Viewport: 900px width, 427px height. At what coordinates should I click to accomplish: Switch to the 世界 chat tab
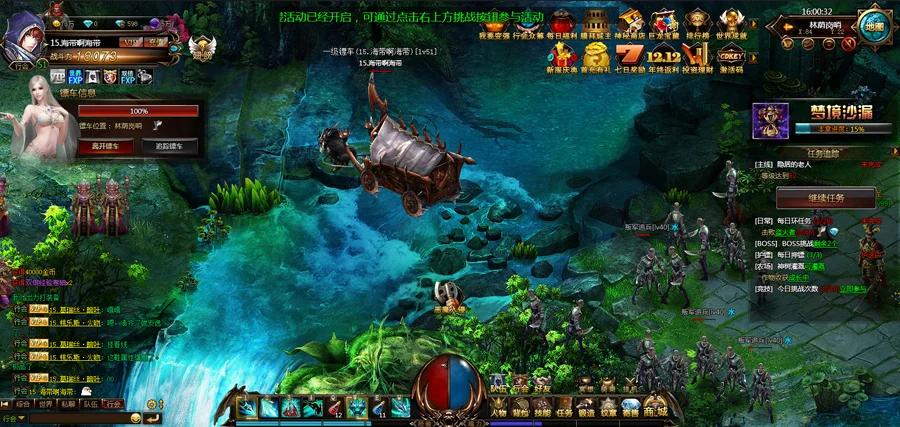45,404
